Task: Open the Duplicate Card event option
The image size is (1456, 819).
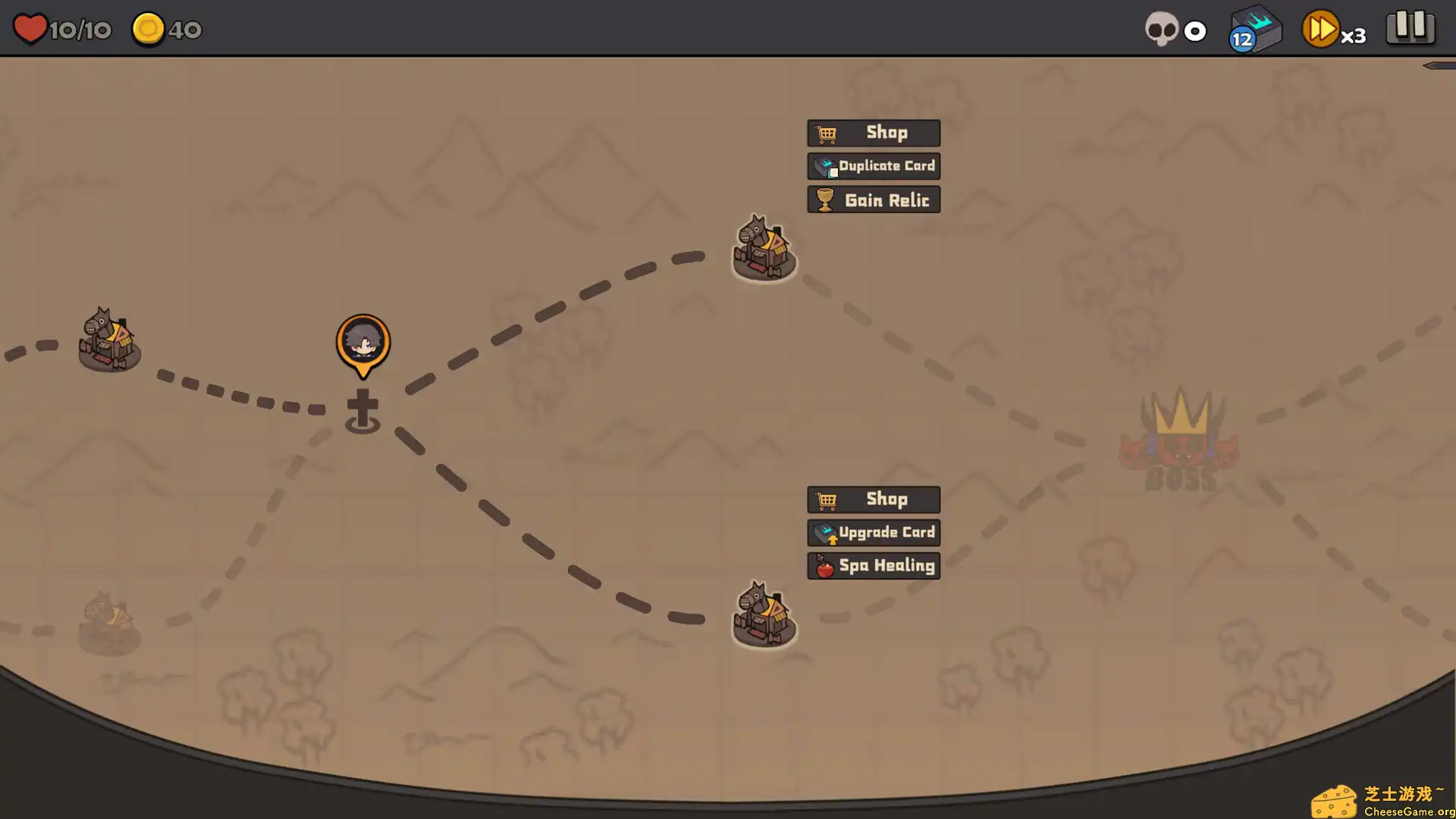Action: 873,166
